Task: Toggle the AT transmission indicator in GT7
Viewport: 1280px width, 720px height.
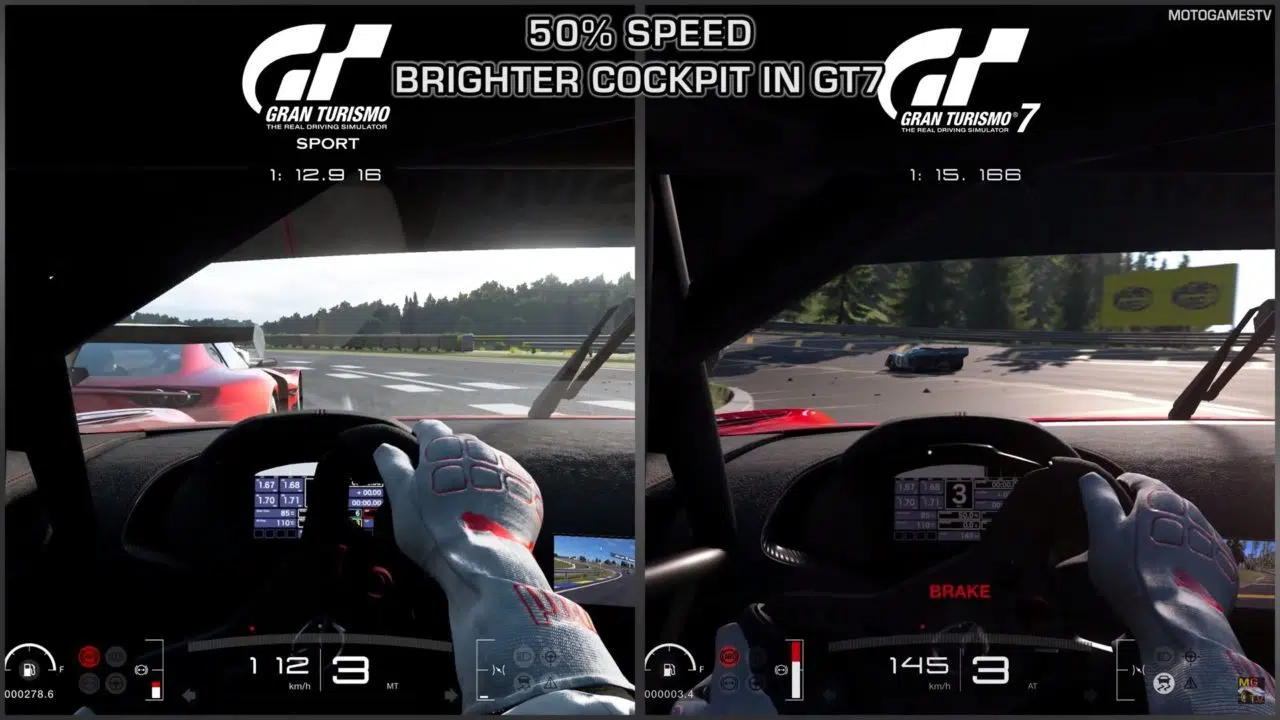Action: coord(1032,686)
